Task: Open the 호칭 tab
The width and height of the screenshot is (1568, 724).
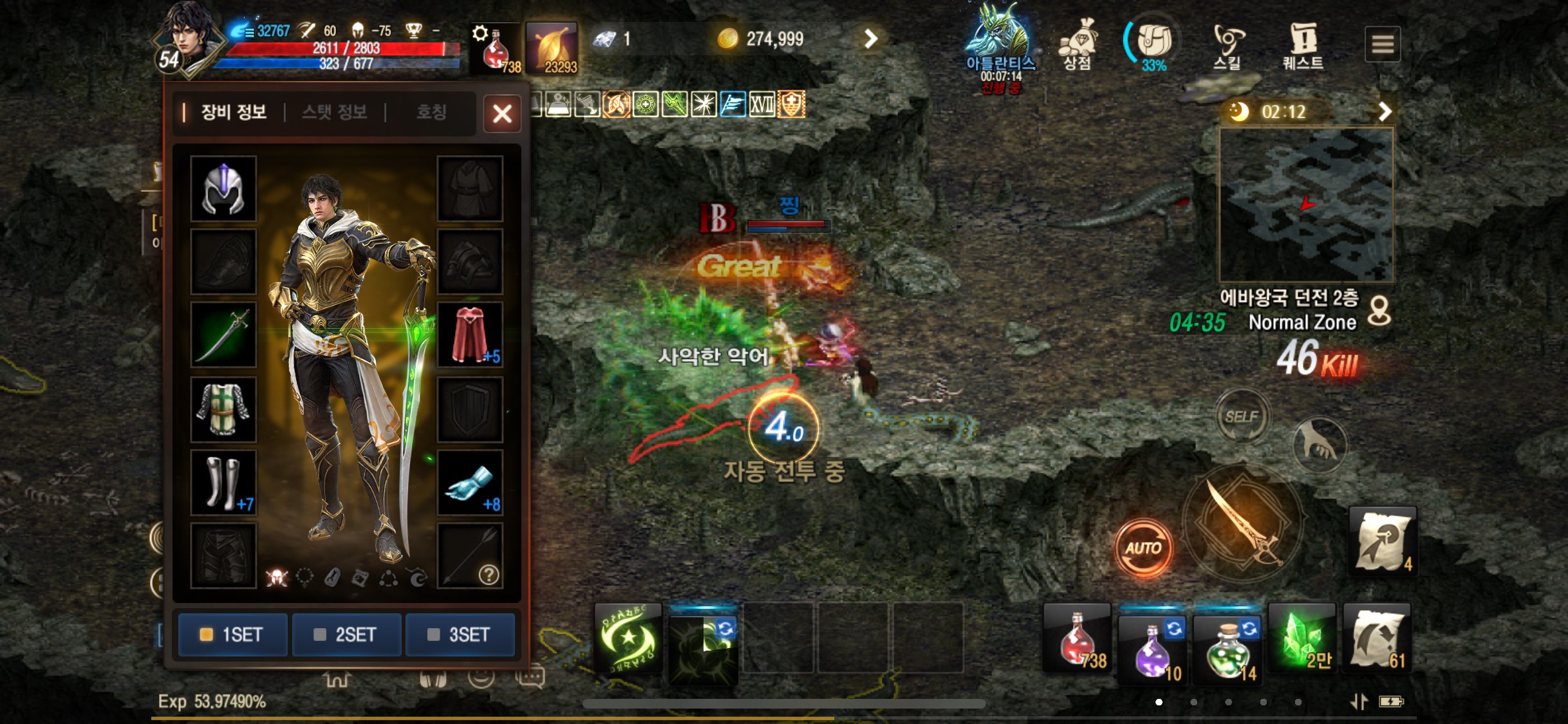Action: coord(431,112)
